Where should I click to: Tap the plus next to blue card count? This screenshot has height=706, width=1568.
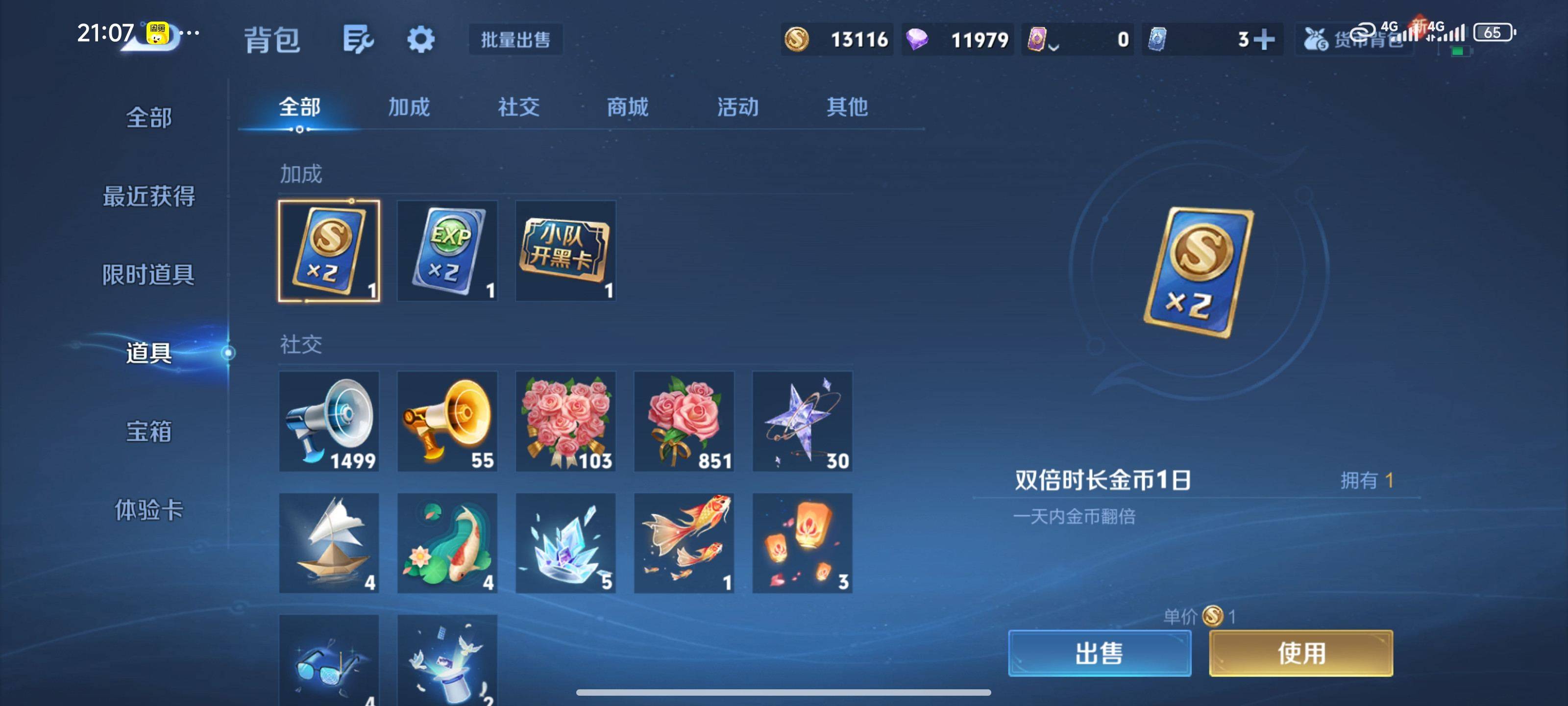(1265, 39)
